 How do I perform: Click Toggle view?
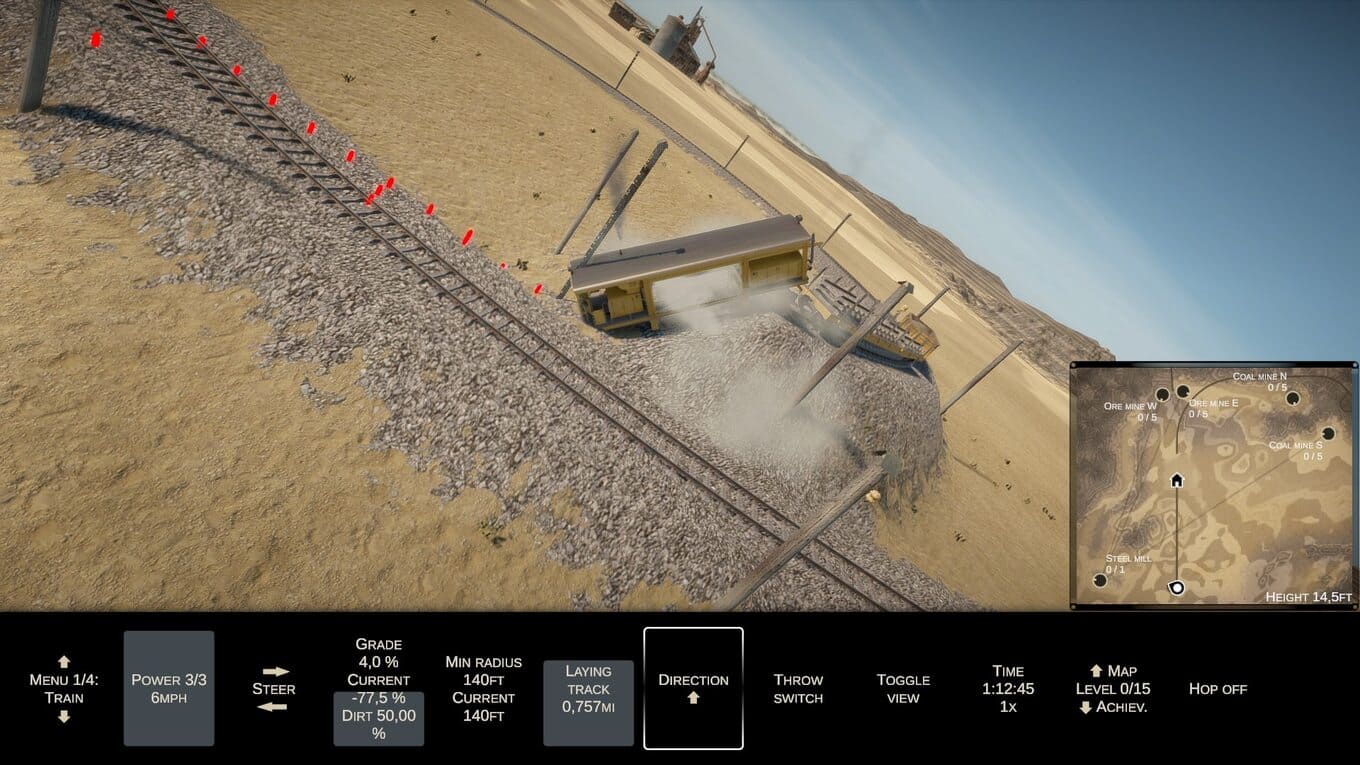click(903, 688)
